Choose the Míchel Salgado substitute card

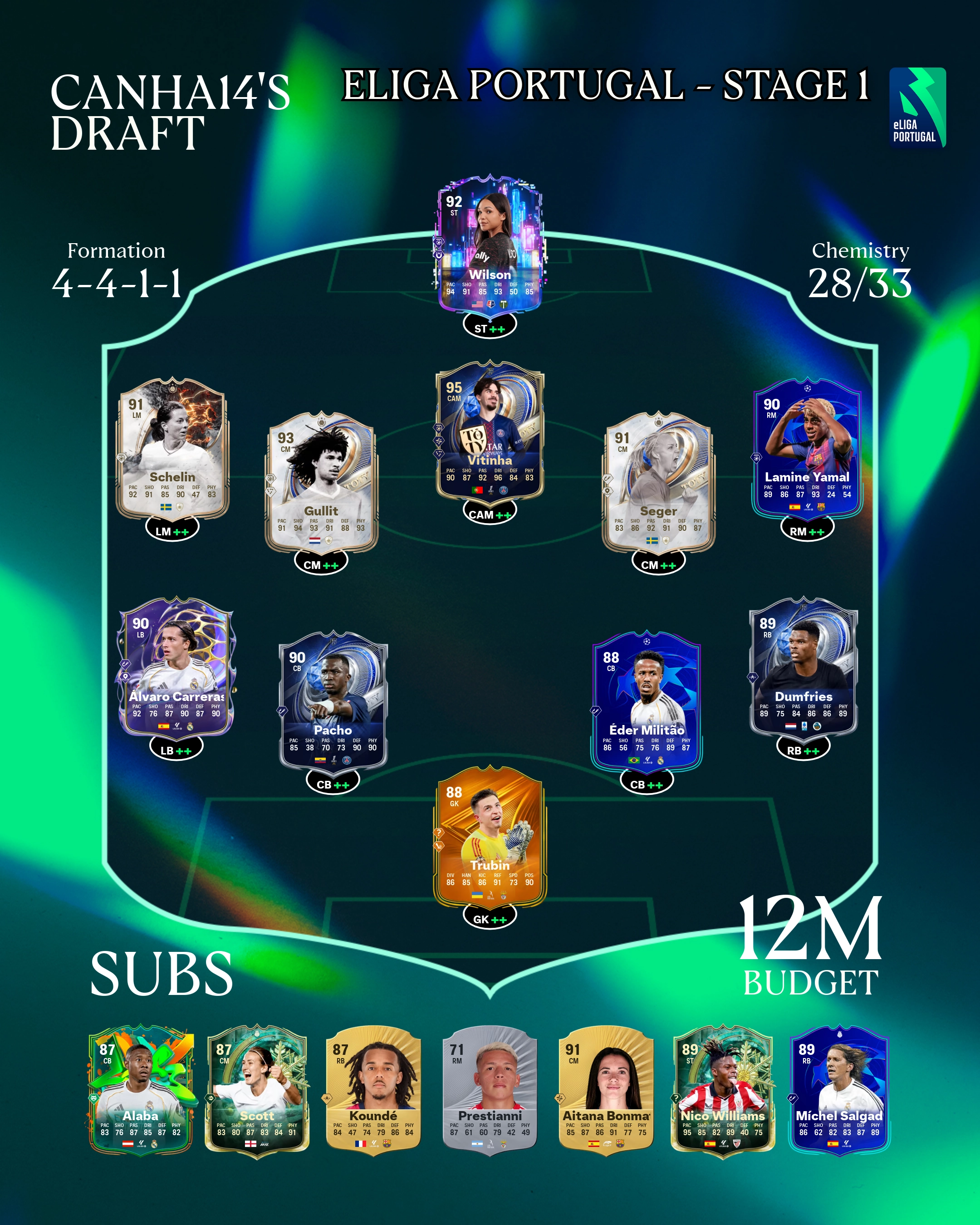tap(839, 1091)
